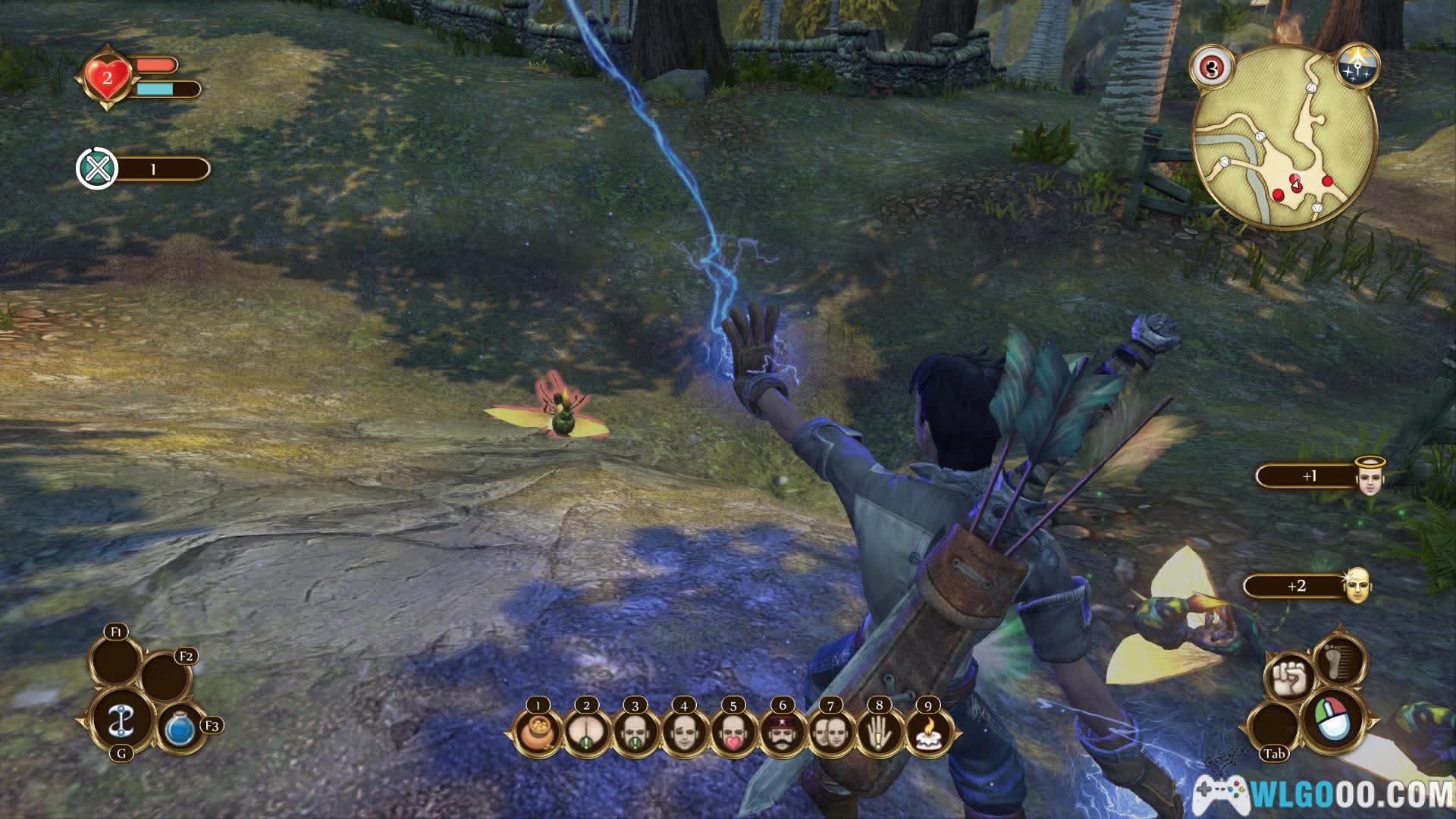Activate the heart flirt expression
1456x819 pixels.
(733, 733)
